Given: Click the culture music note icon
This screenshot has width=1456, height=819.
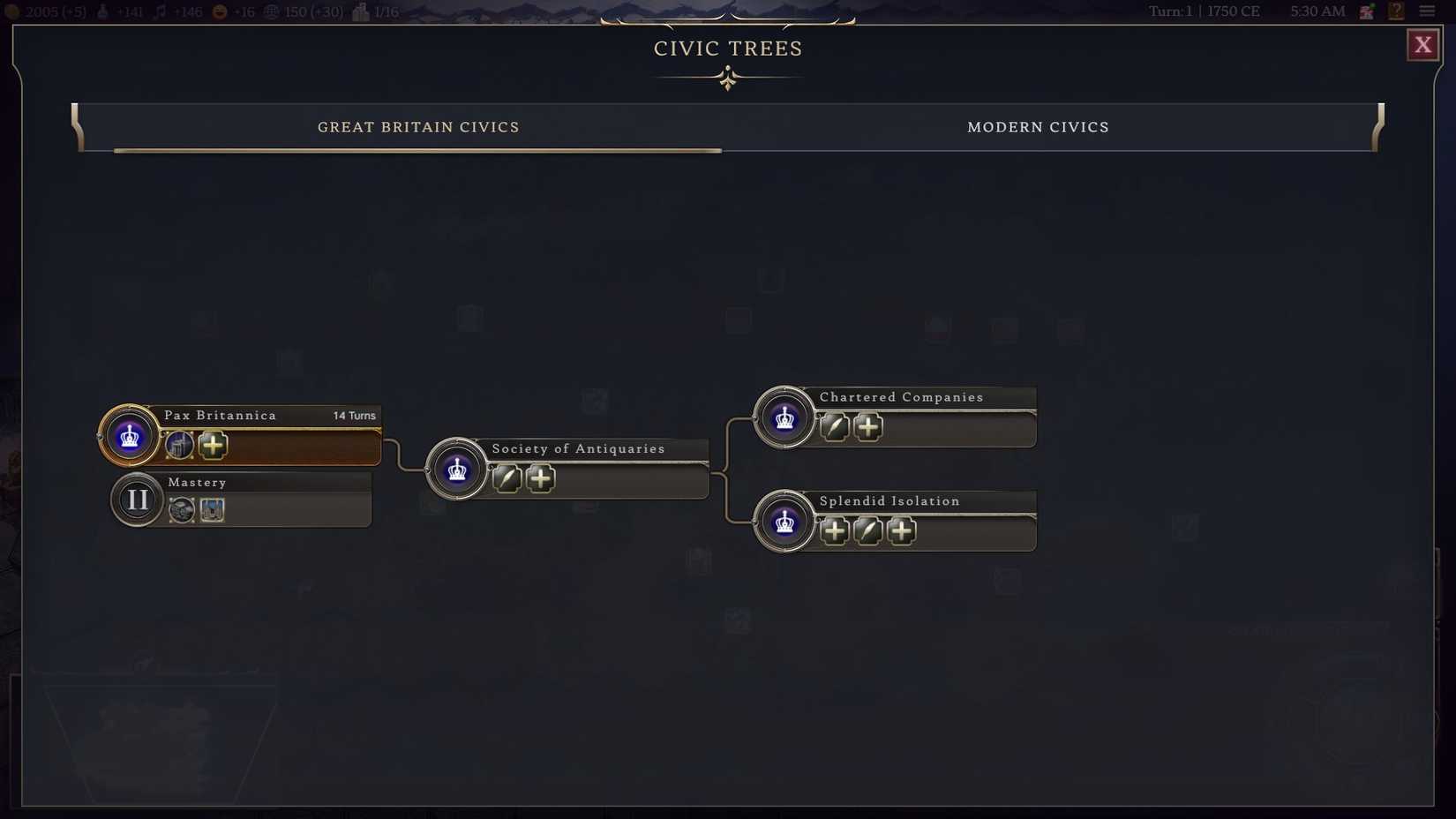Looking at the screenshot, I should pos(161,11).
